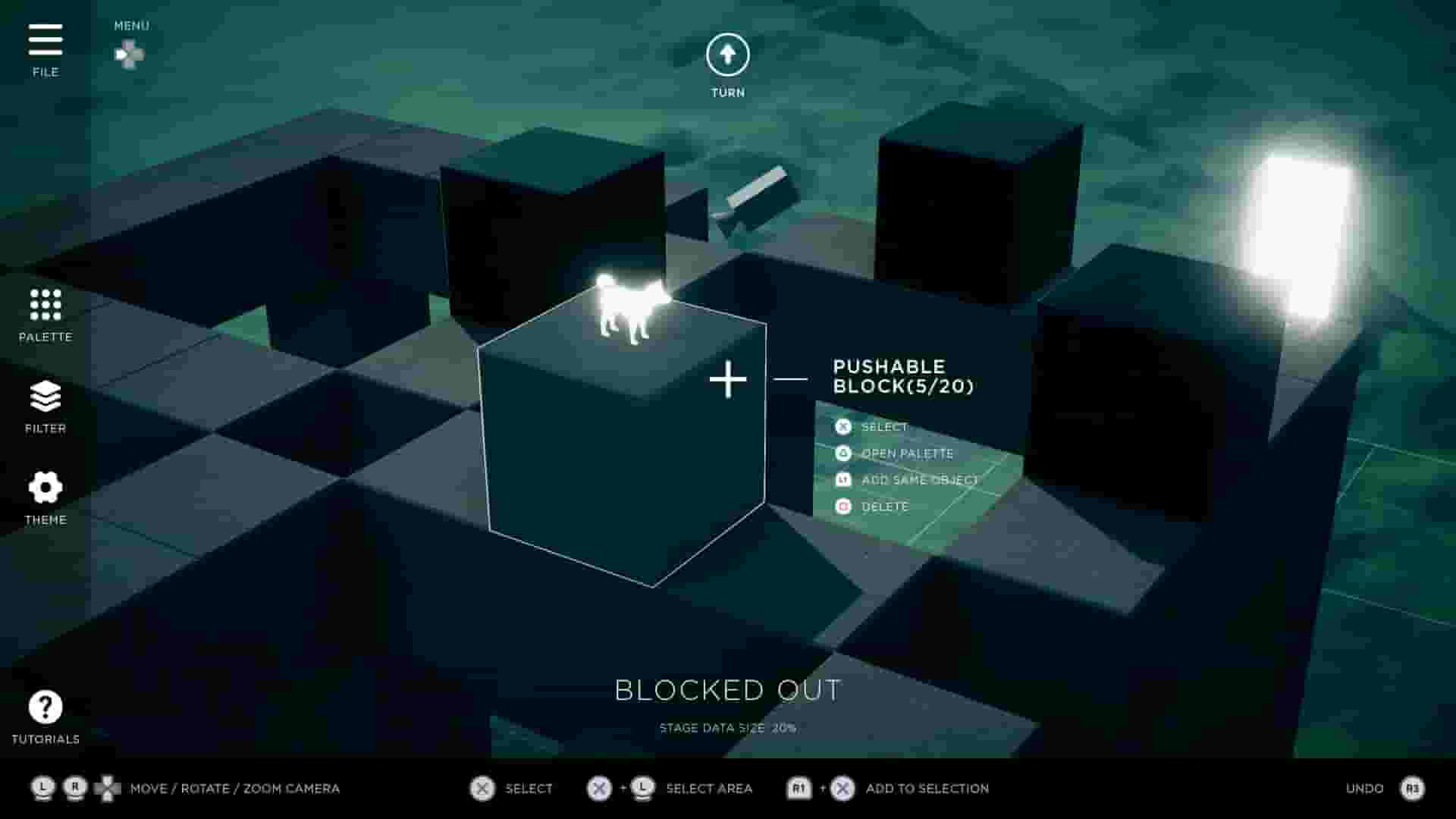This screenshot has height=819, width=1456.
Task: Choose ADD SAME OBJECT in context menu
Action: pos(920,480)
